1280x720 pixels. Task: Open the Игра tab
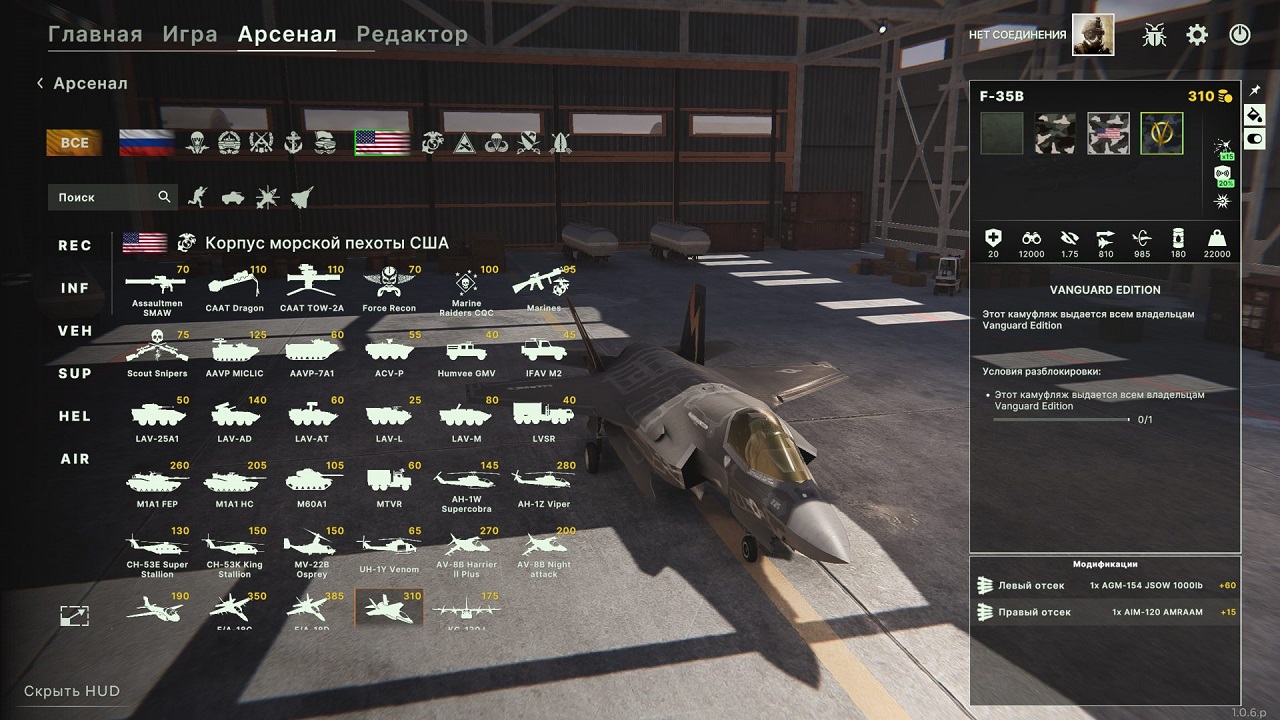(x=189, y=35)
